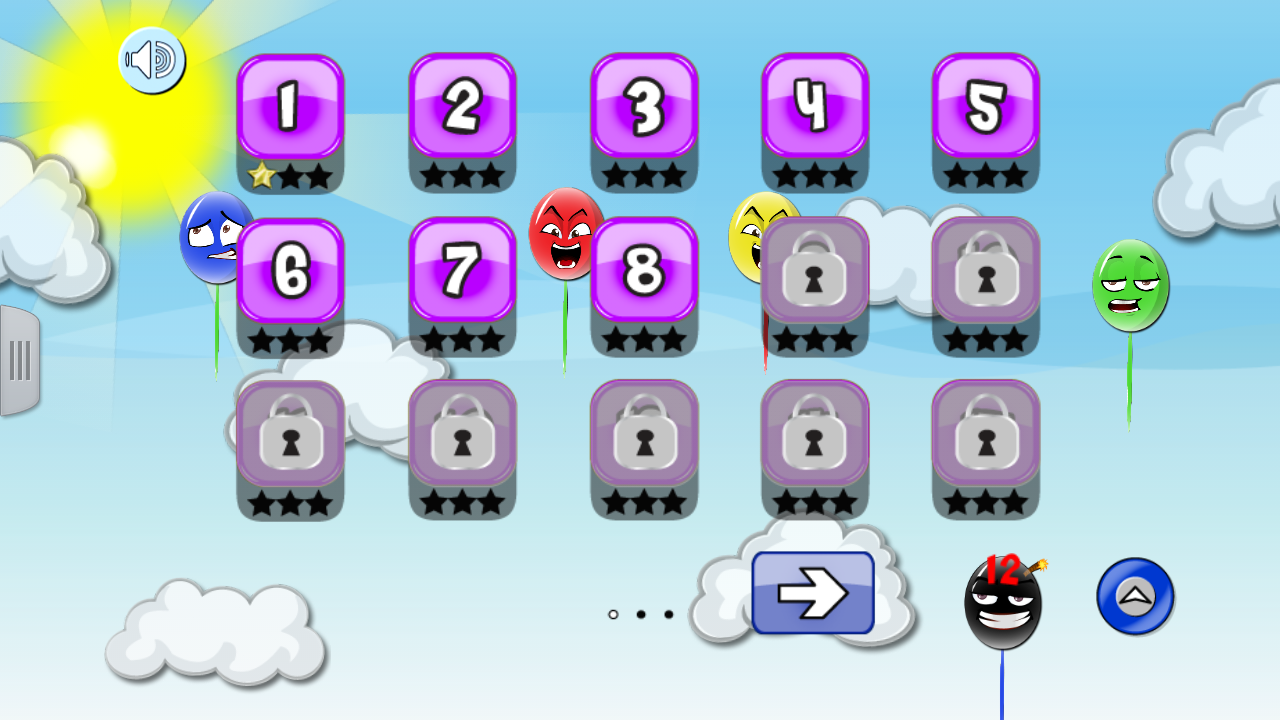Click the star rating bar under level 7

coord(462,340)
